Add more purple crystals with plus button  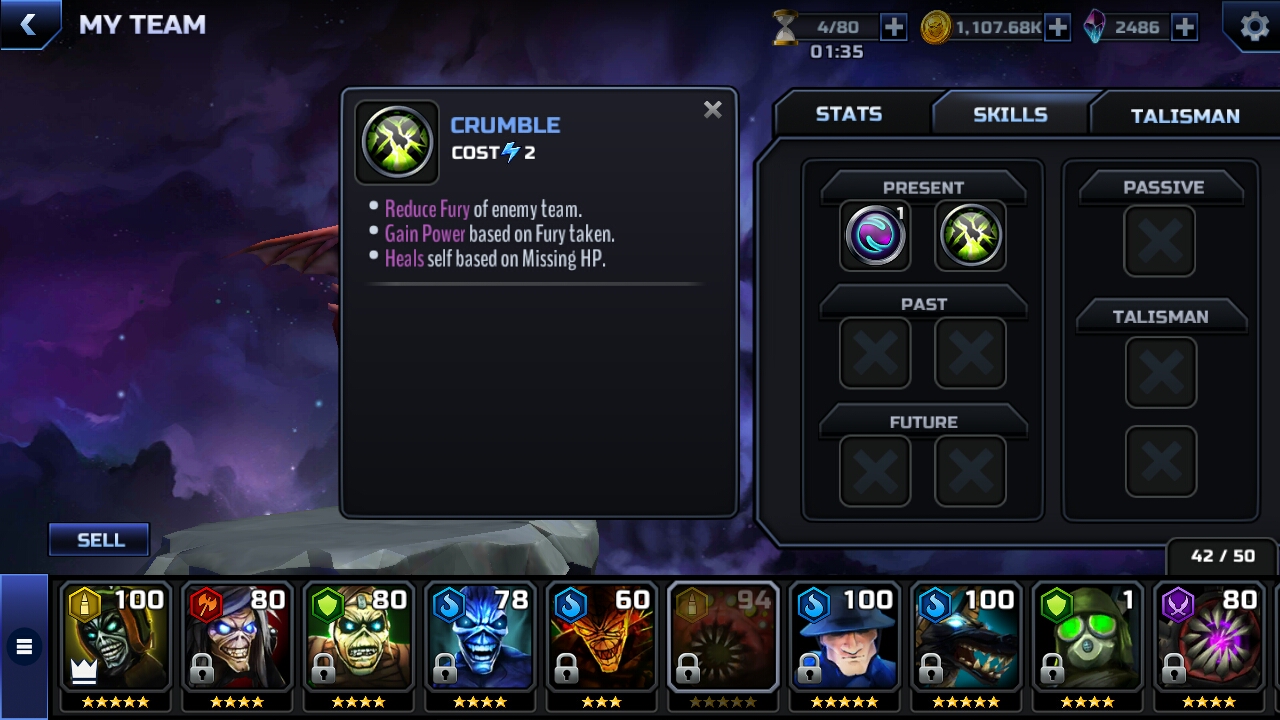1184,27
